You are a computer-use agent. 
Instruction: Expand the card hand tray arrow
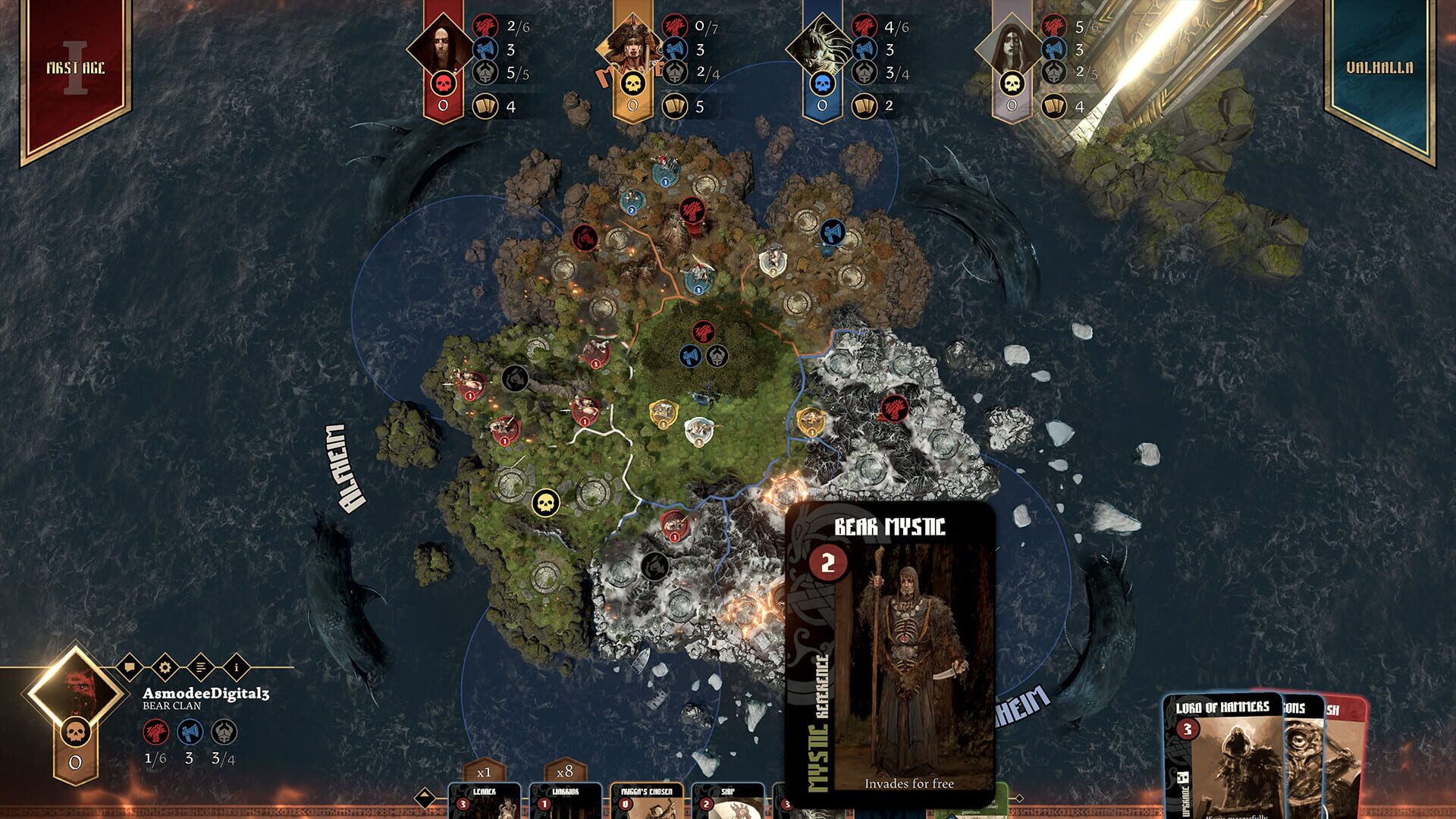[x=423, y=796]
